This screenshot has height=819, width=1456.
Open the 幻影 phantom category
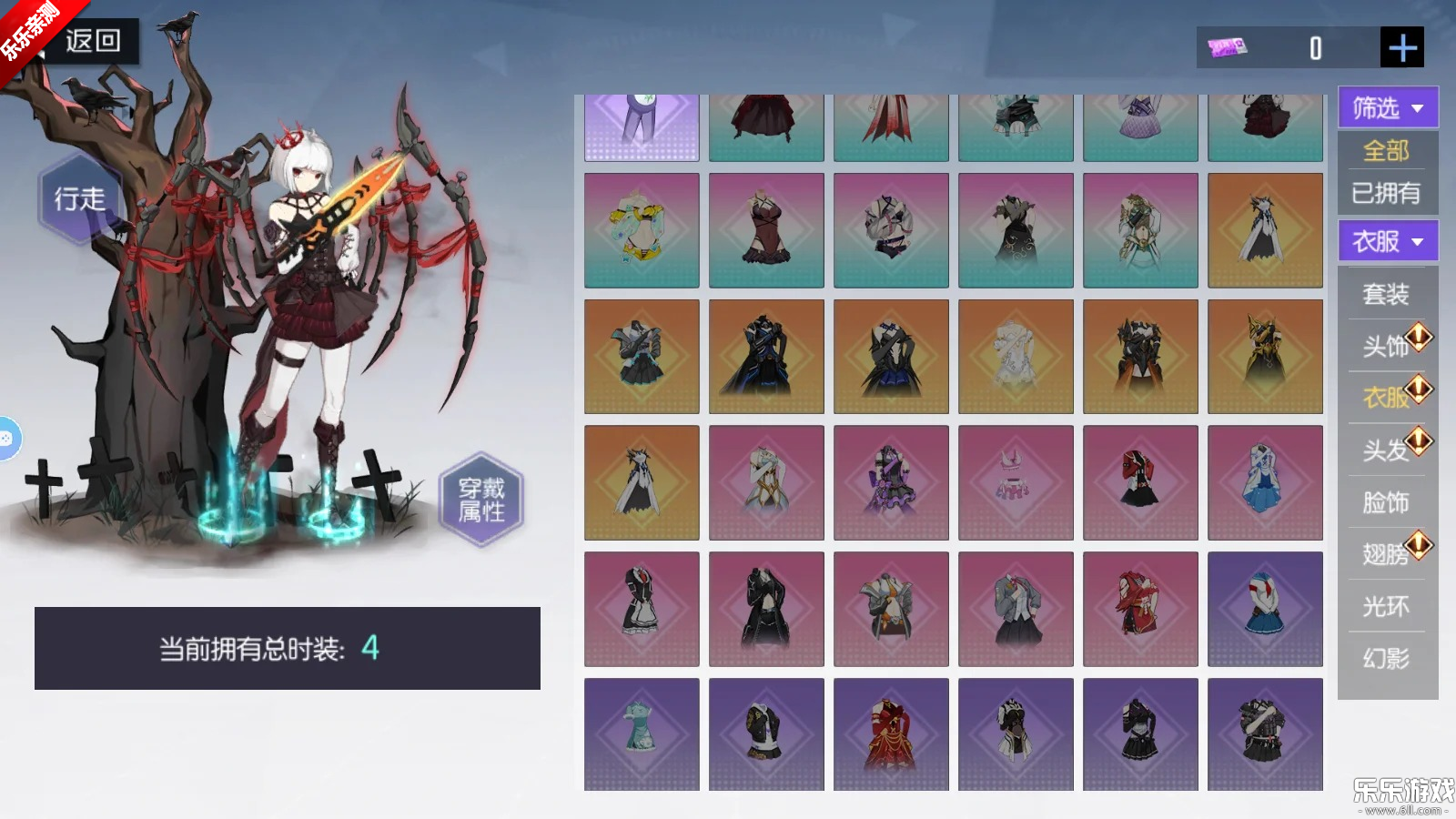(1385, 658)
